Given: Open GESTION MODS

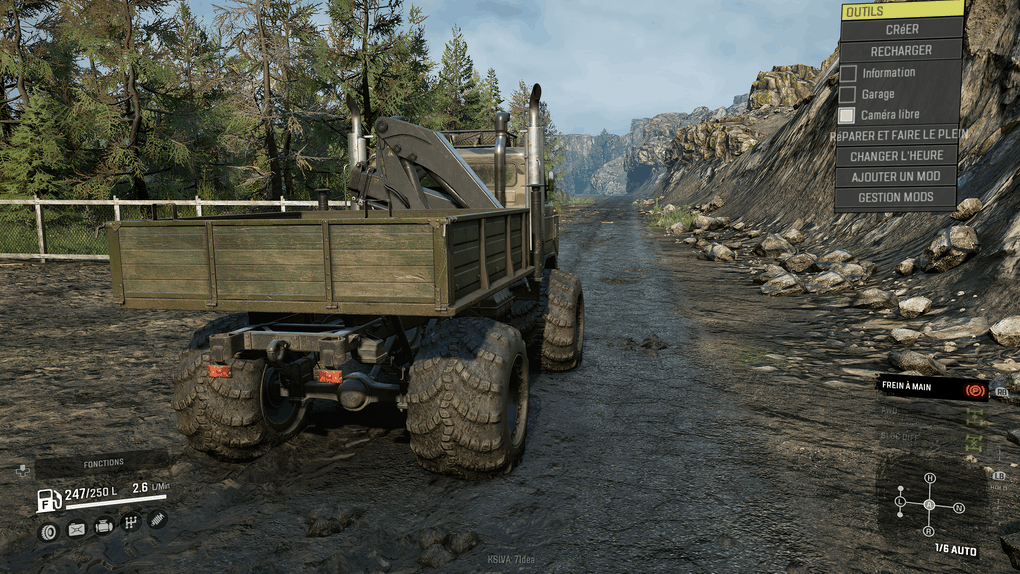Looking at the screenshot, I should [x=897, y=198].
